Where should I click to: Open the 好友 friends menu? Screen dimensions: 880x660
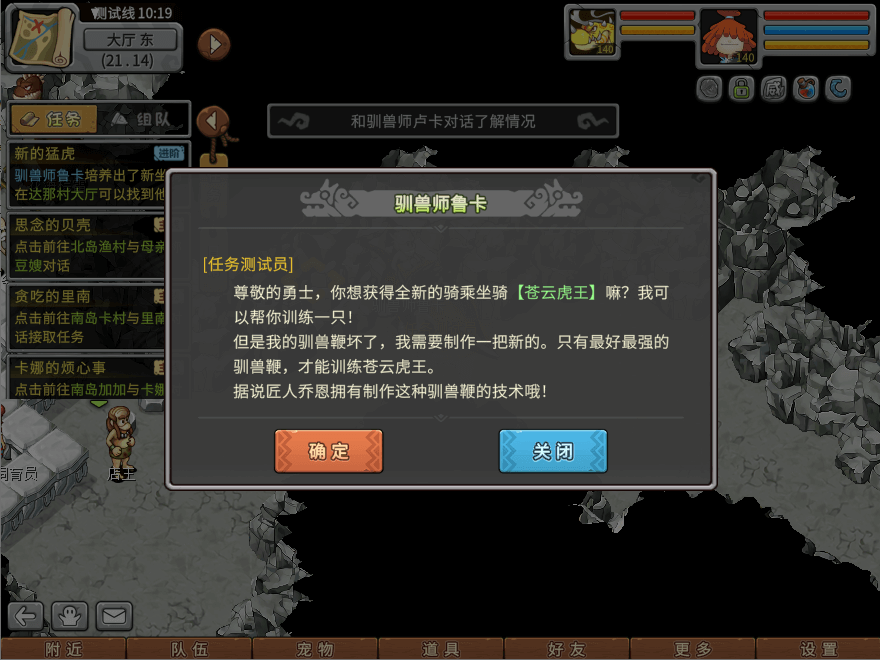coord(567,649)
